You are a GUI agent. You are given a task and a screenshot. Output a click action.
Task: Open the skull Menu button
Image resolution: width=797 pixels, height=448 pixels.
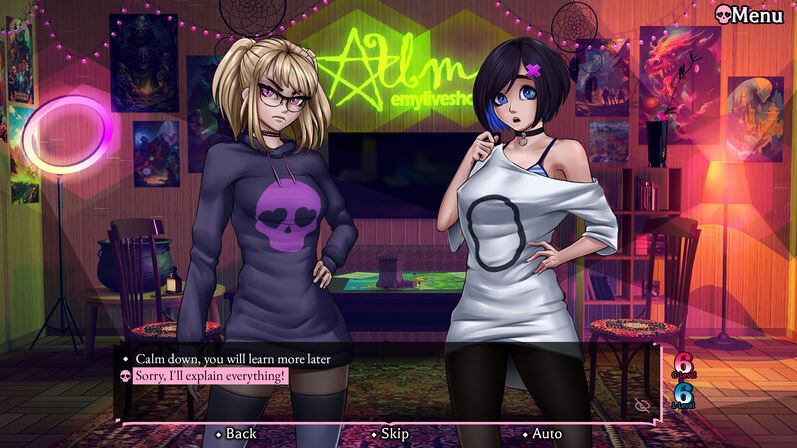[x=748, y=15]
